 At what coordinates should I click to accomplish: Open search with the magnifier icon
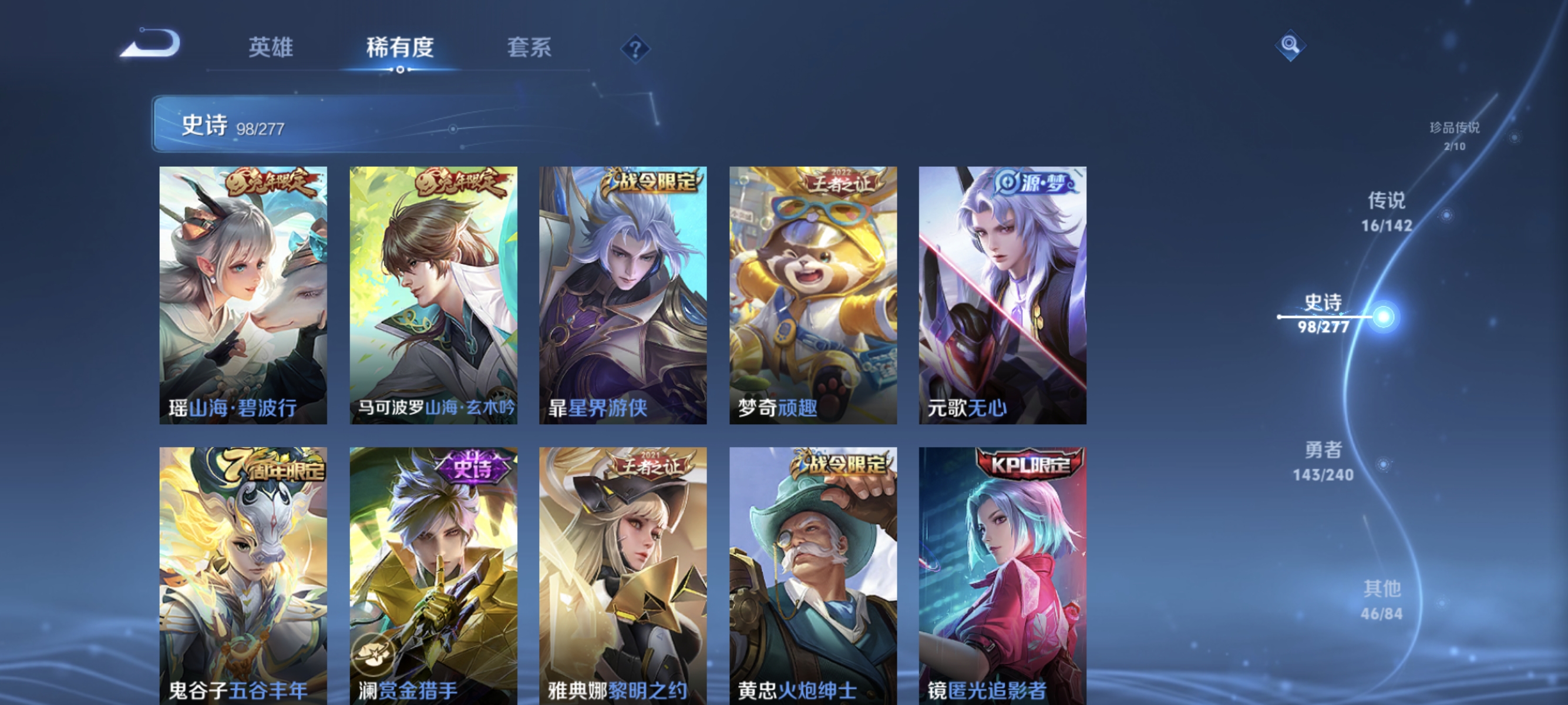[1291, 46]
